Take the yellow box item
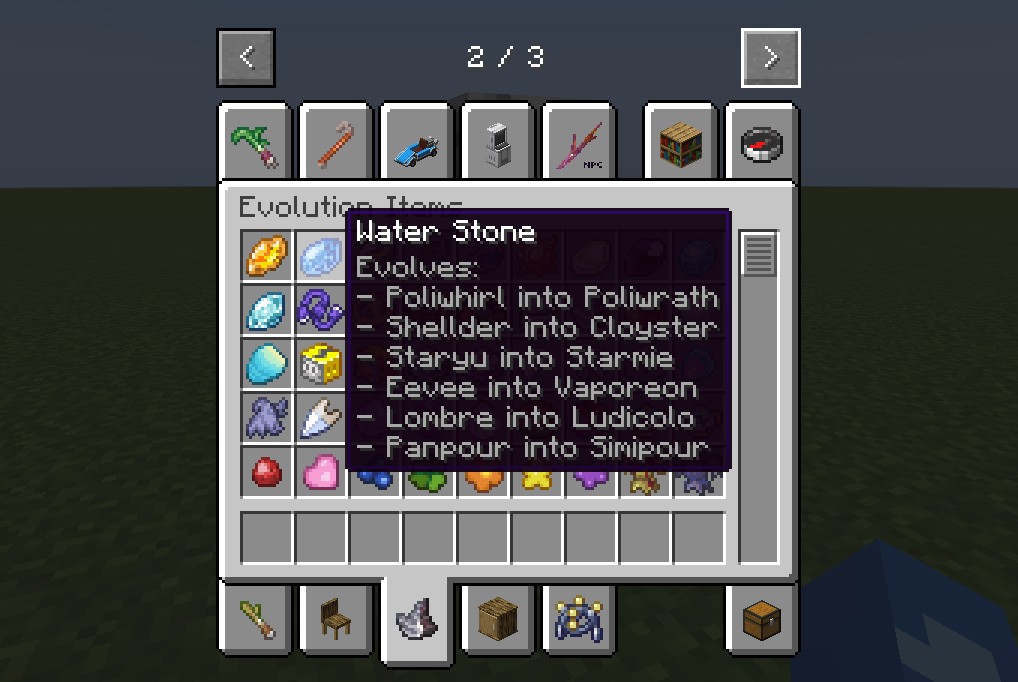Image resolution: width=1018 pixels, height=682 pixels. (x=321, y=364)
